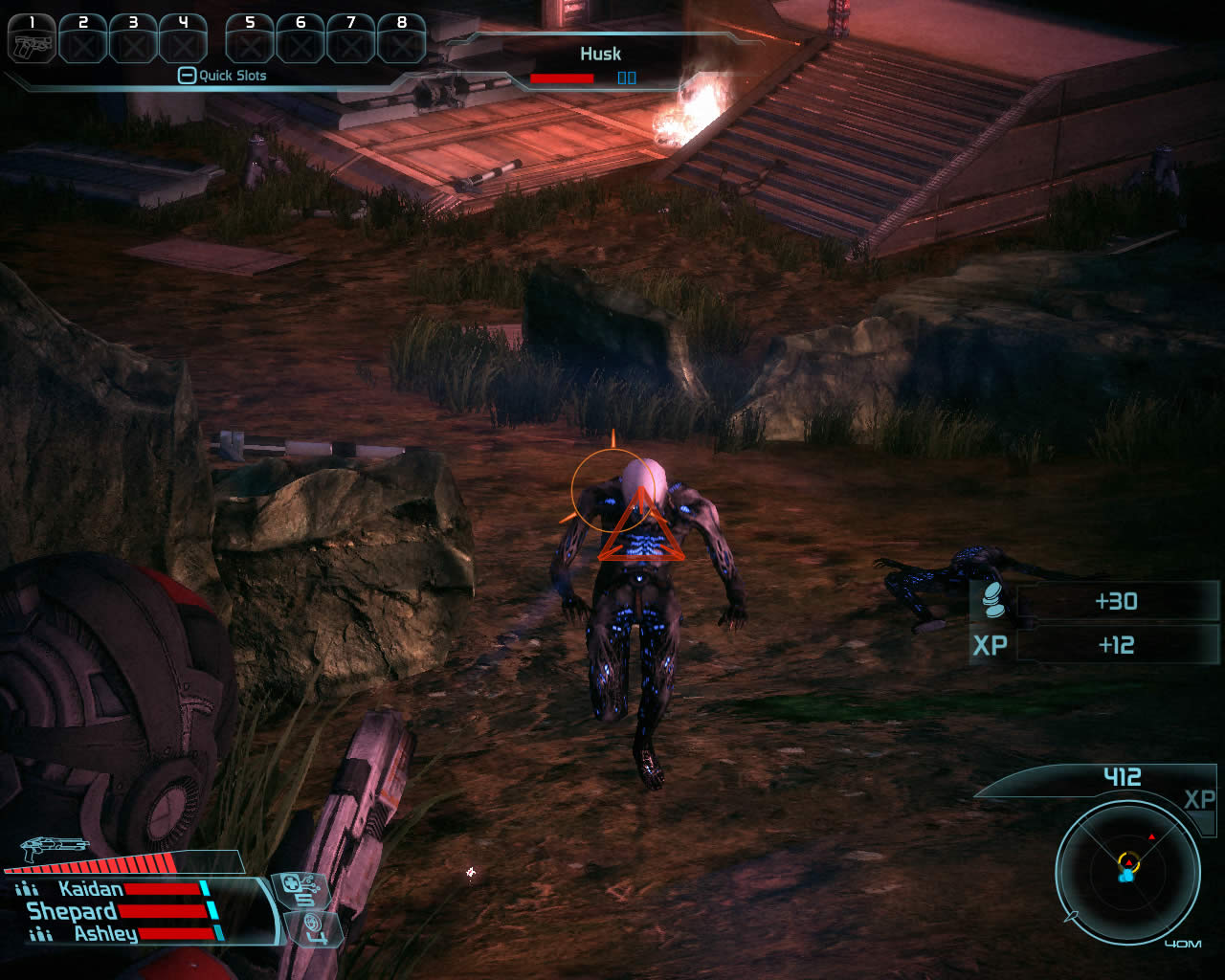The width and height of the screenshot is (1225, 980).
Task: Select the grenade icon
Action: [x=313, y=926]
